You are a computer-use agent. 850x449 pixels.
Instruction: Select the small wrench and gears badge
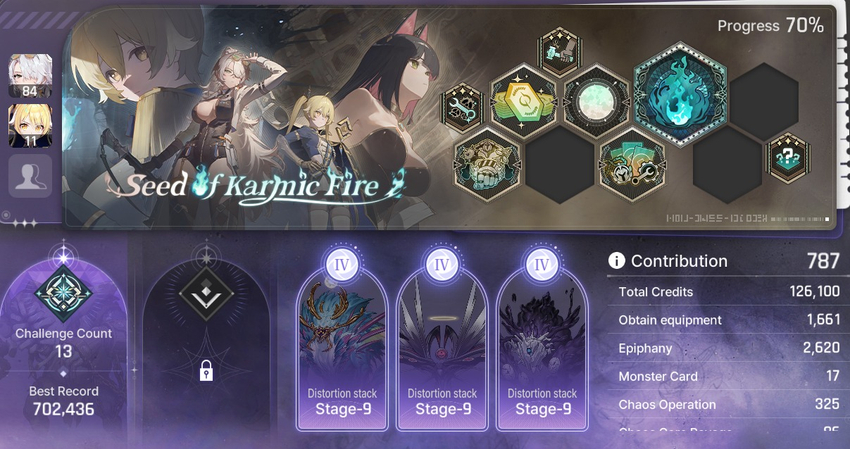[x=462, y=107]
